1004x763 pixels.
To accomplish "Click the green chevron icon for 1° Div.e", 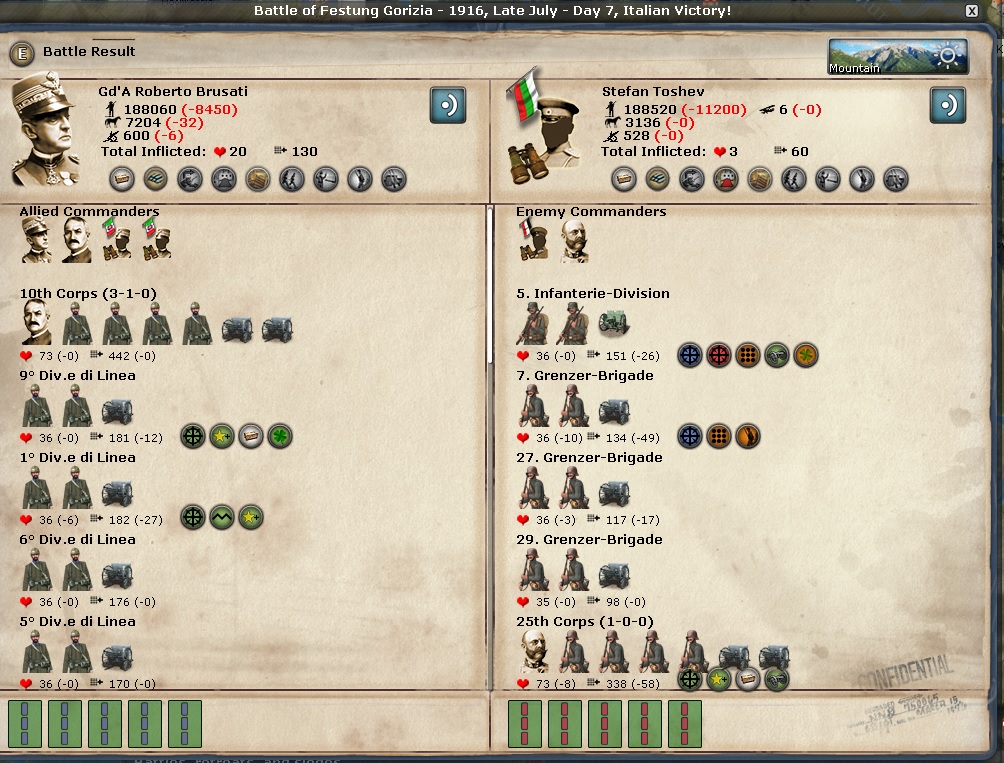I will (222, 518).
